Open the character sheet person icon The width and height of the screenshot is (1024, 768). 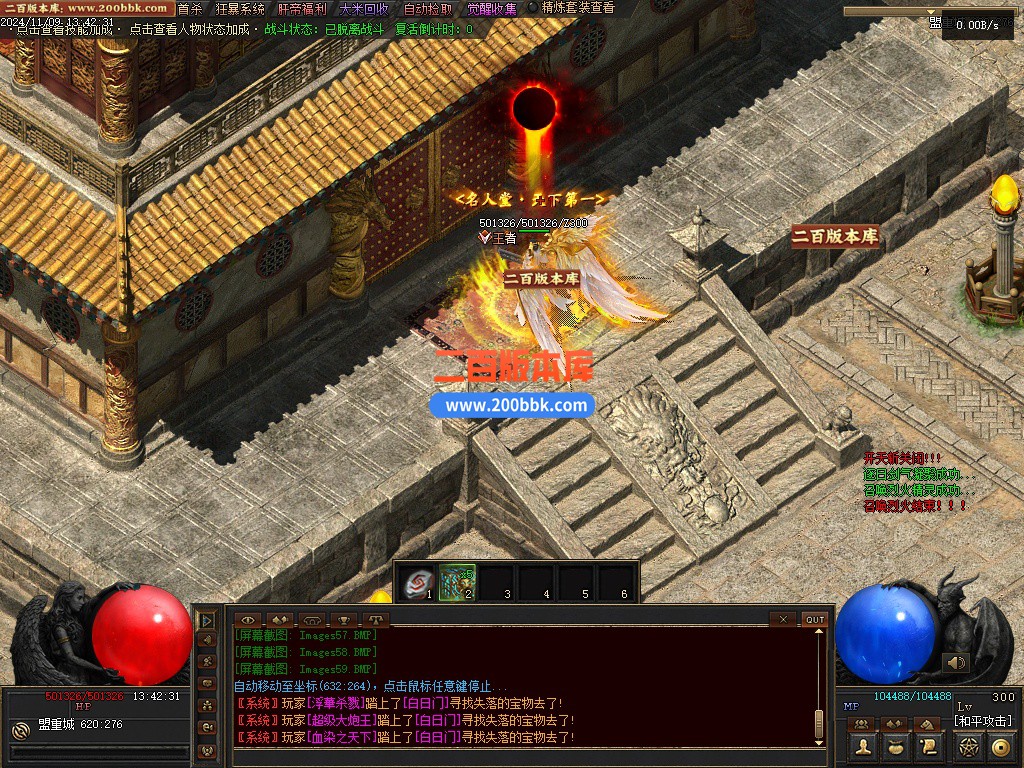click(864, 746)
